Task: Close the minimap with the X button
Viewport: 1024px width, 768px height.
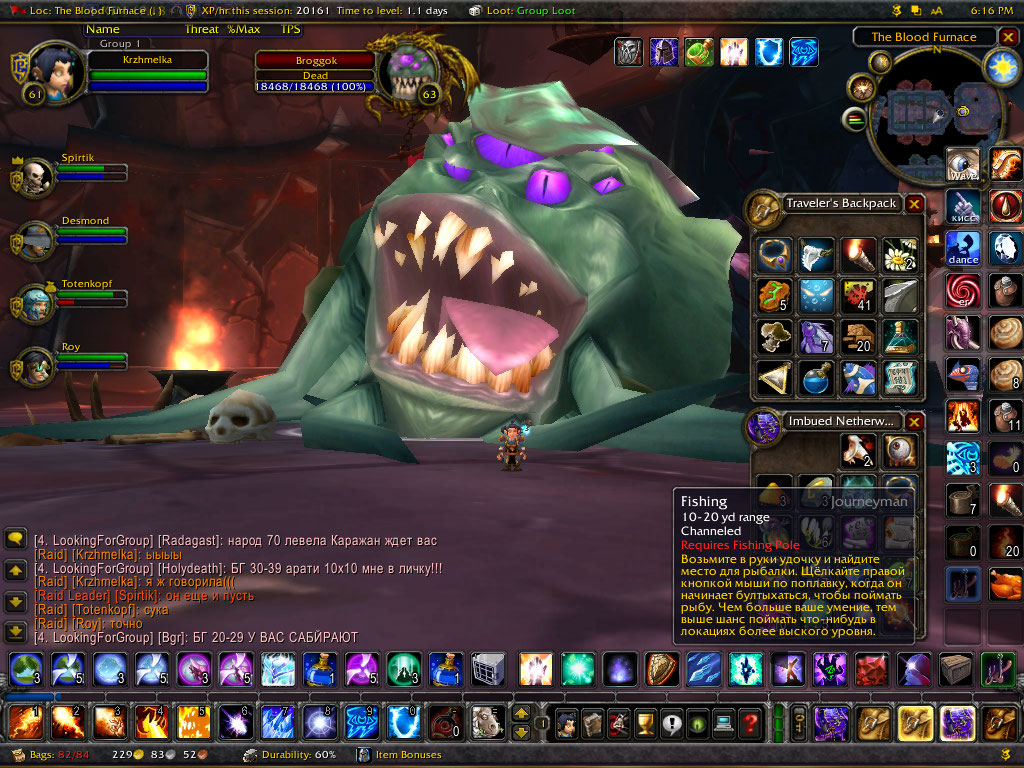Action: pos(1007,37)
